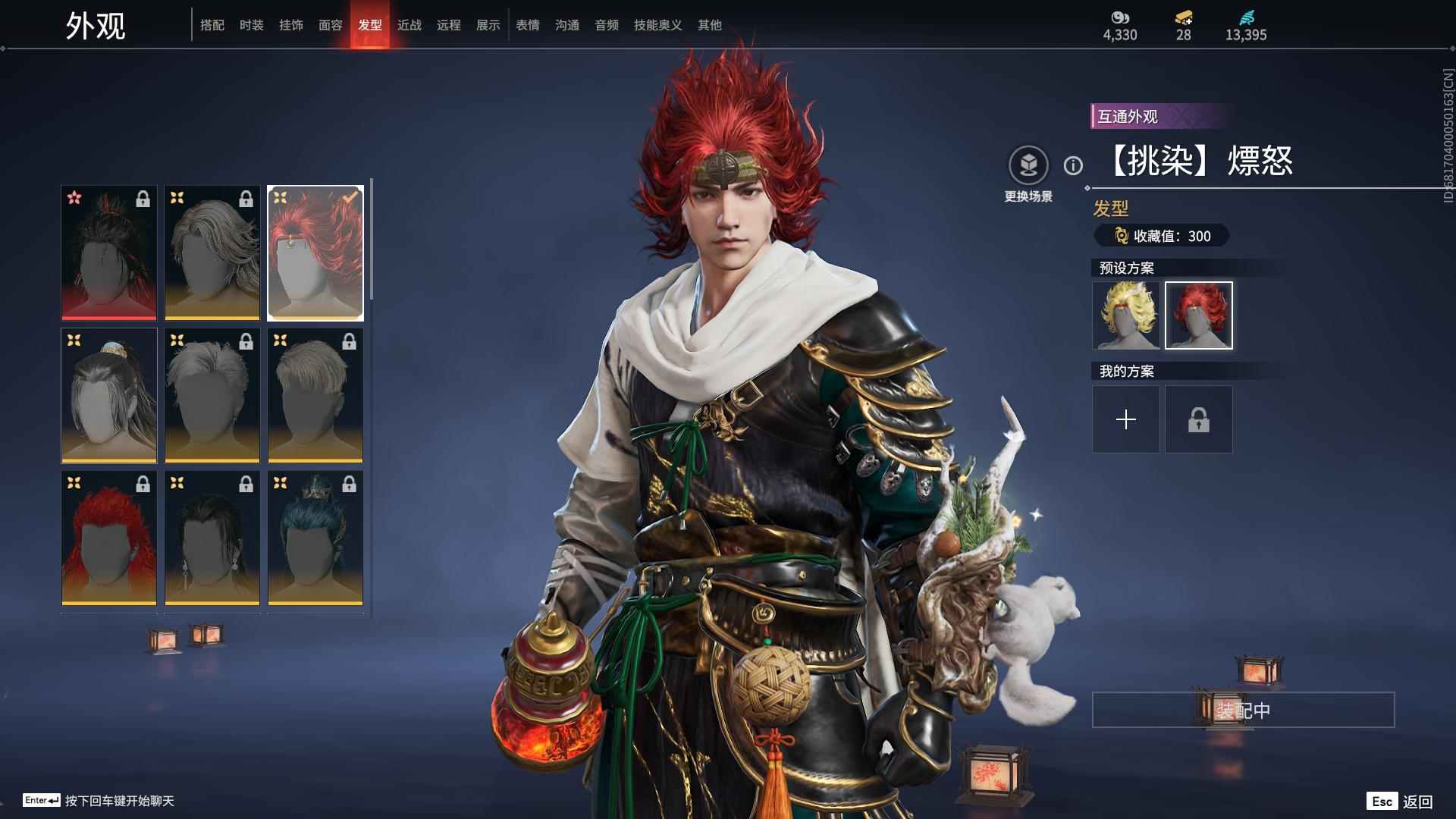1456x819 pixels.
Task: Switch to the 远程 tab
Action: pyautogui.click(x=449, y=25)
